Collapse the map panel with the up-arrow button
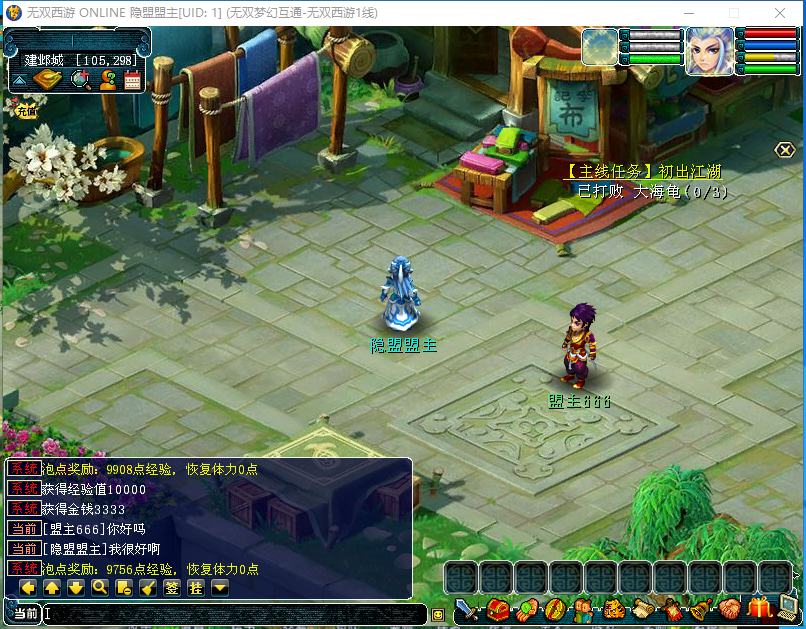This screenshot has height=629, width=806. (x=19, y=81)
